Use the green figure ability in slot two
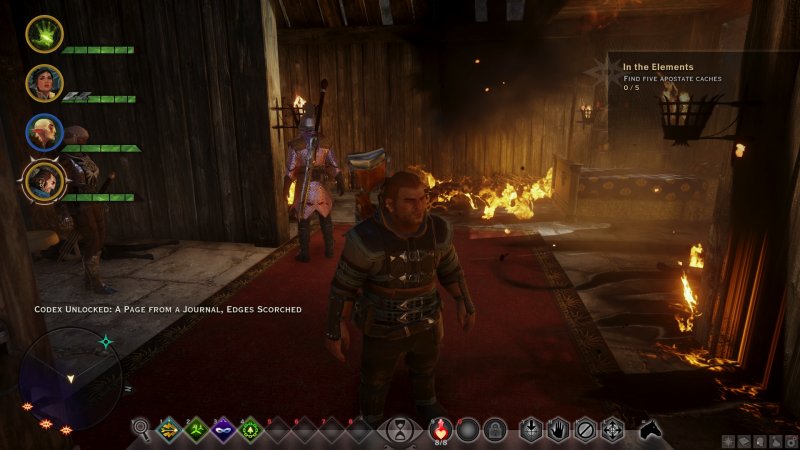This screenshot has height=450, width=800. pos(197,430)
